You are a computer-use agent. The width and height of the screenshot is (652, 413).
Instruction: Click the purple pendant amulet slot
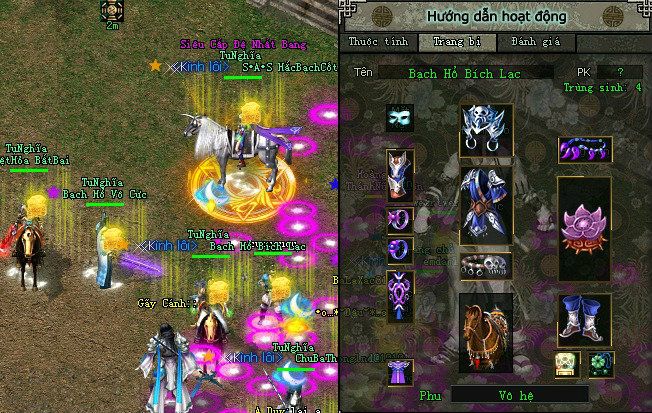tap(400, 294)
